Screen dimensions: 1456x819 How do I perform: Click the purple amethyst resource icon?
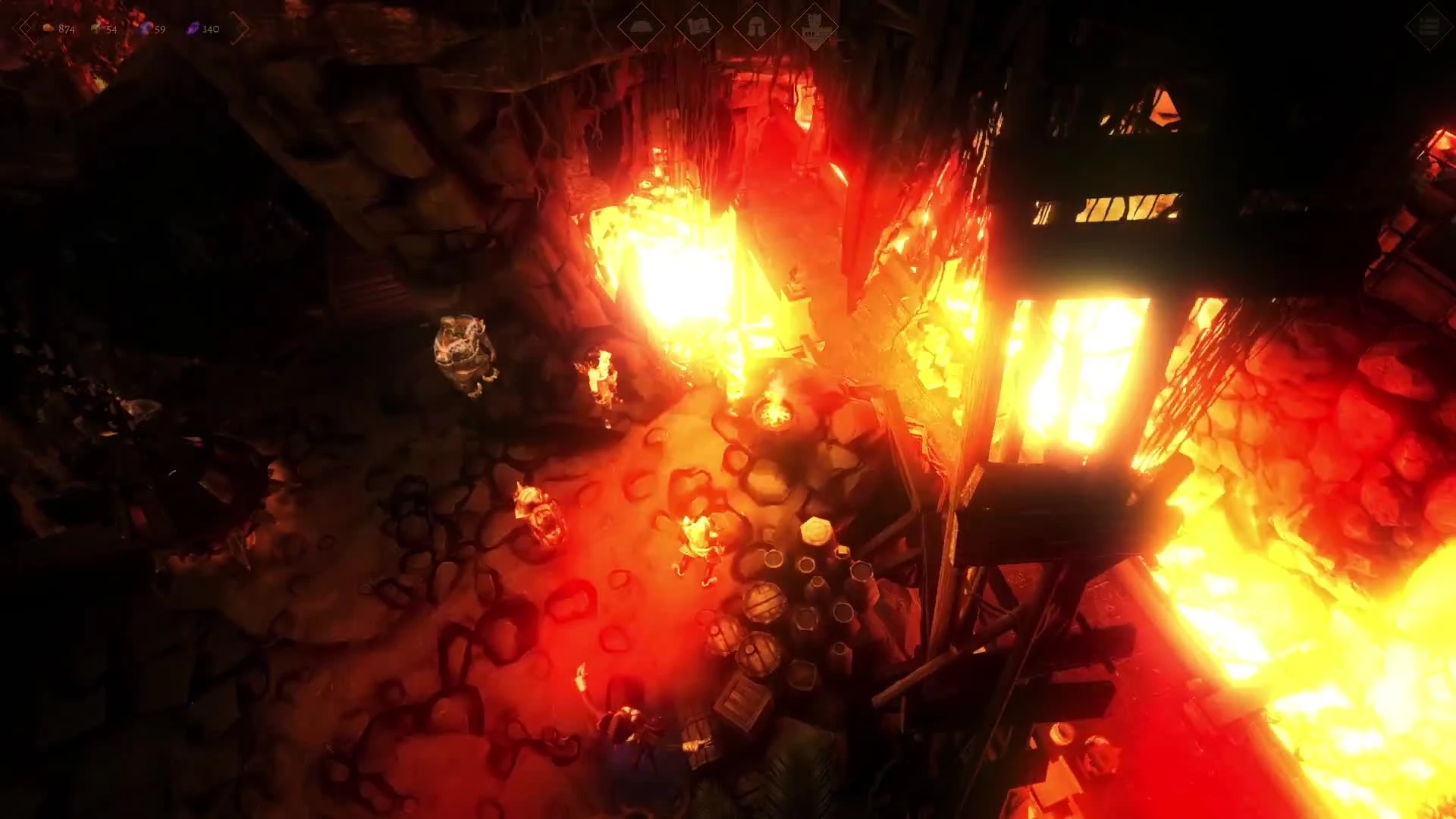point(193,29)
